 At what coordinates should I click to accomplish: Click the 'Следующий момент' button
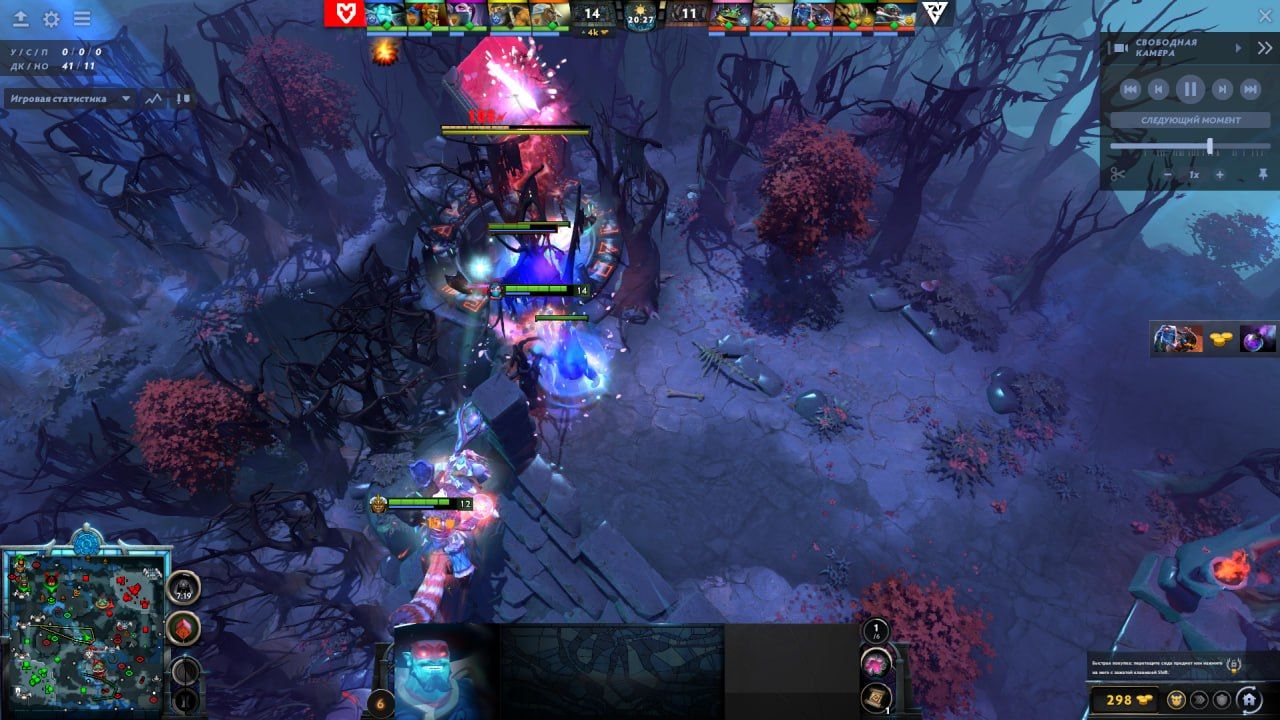pos(1190,120)
